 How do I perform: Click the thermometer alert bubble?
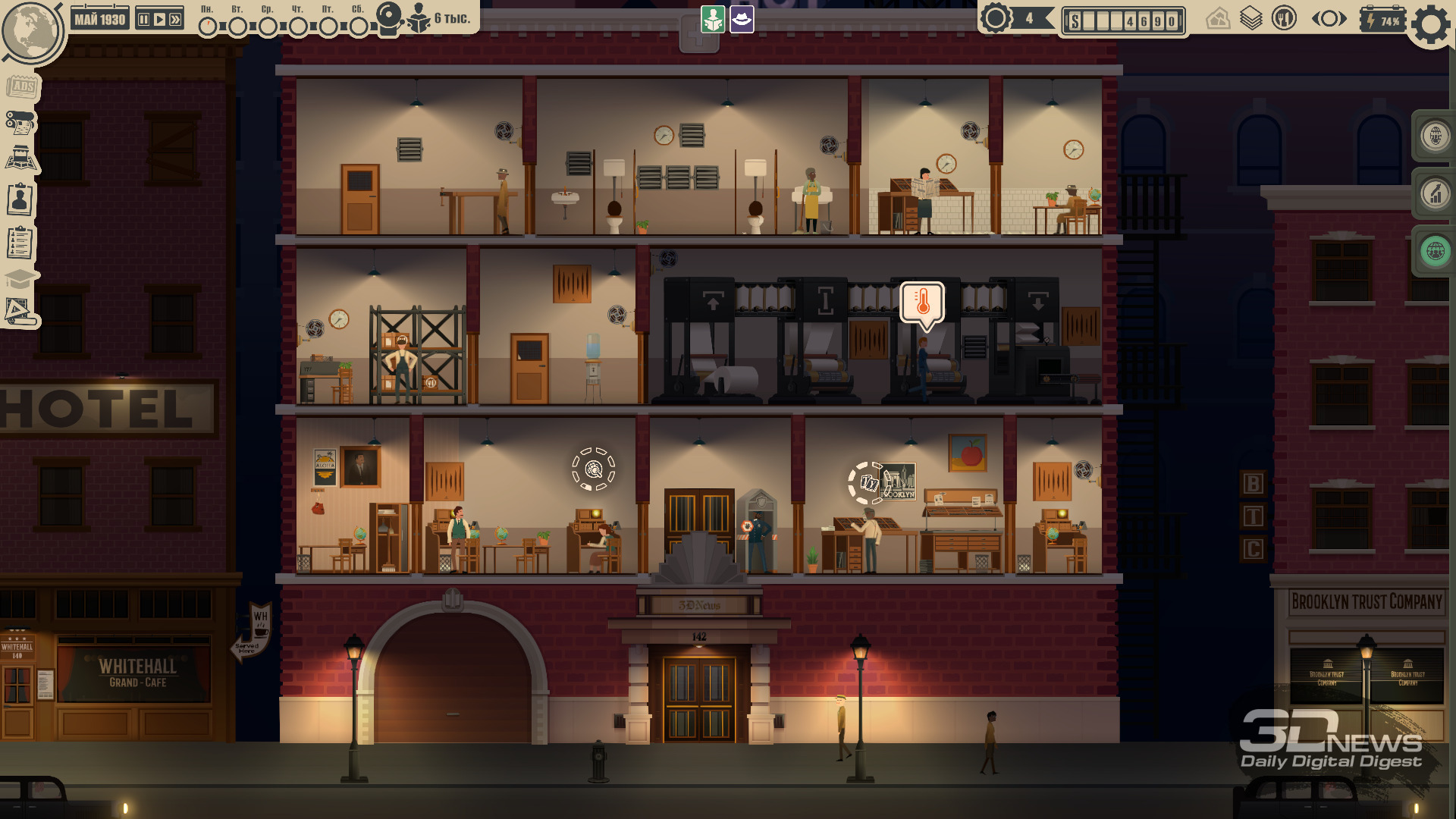[922, 303]
